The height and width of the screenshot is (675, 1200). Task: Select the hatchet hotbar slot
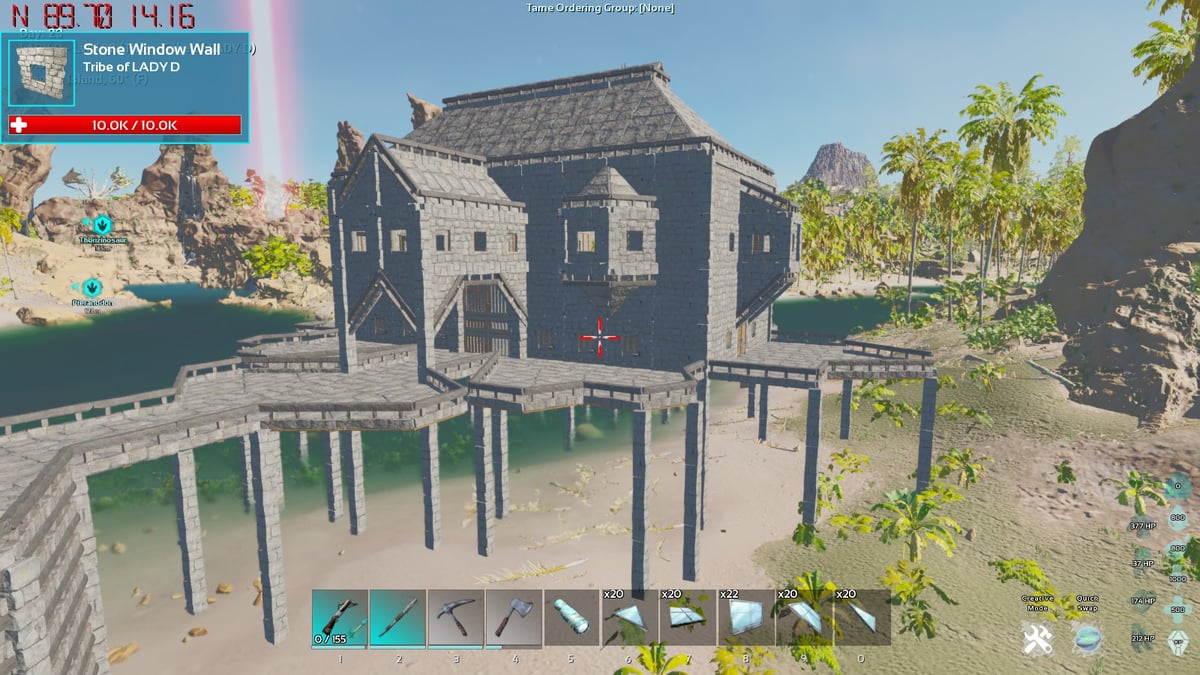pos(514,617)
